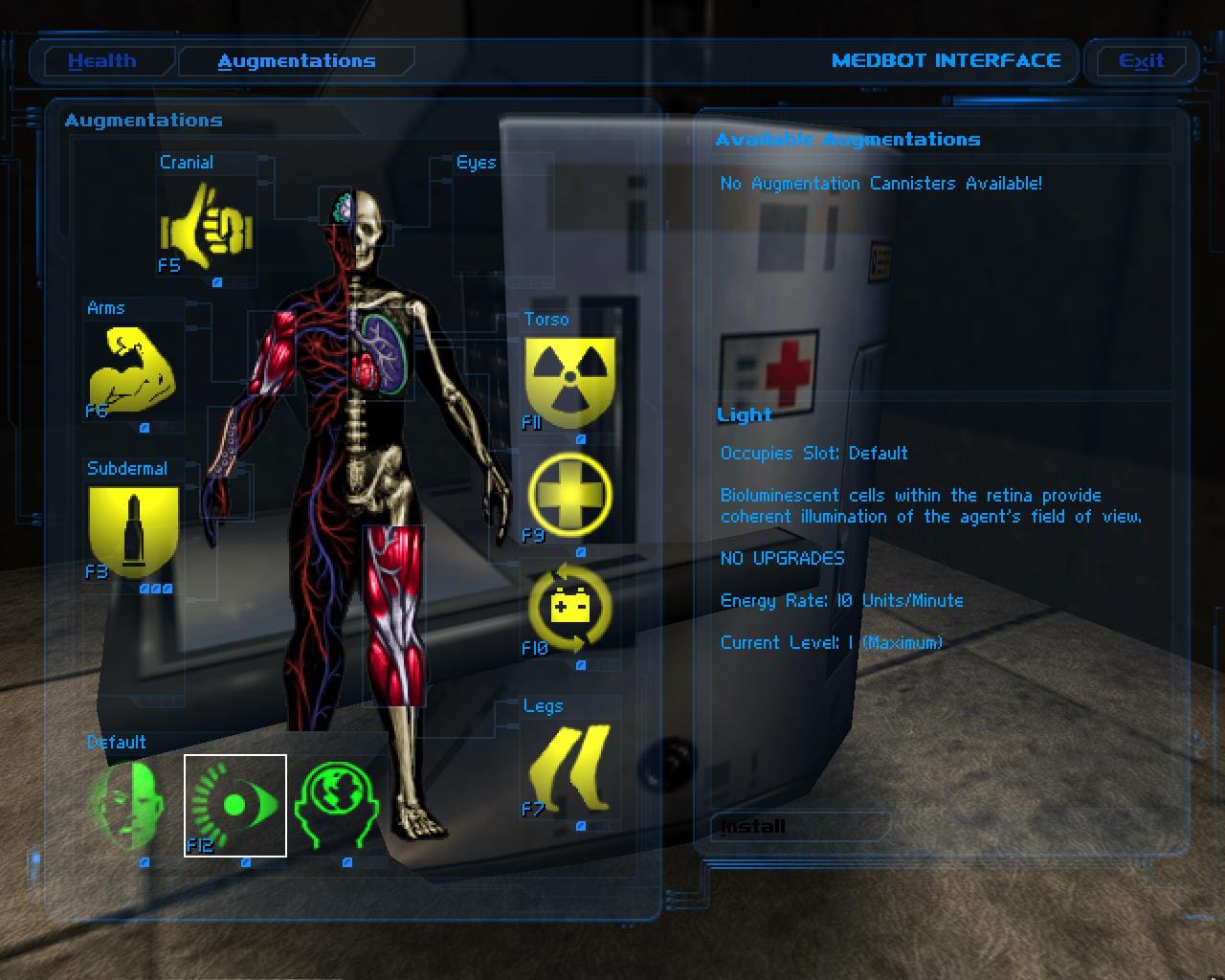Viewport: 1225px width, 980px height.
Task: Open the Augmentations tab
Action: coord(297,61)
